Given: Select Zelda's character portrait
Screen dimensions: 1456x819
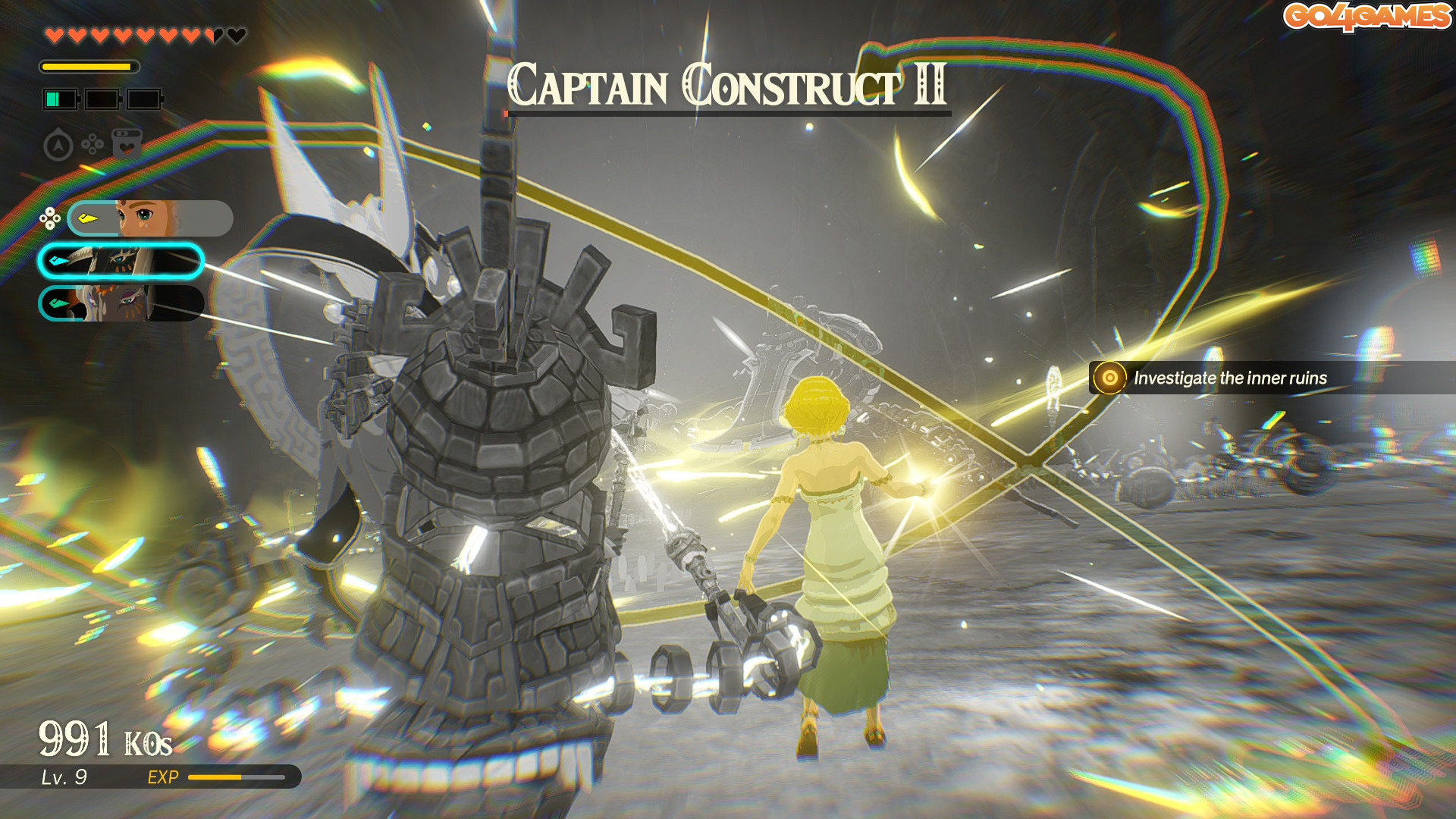Looking at the screenshot, I should point(149,218).
